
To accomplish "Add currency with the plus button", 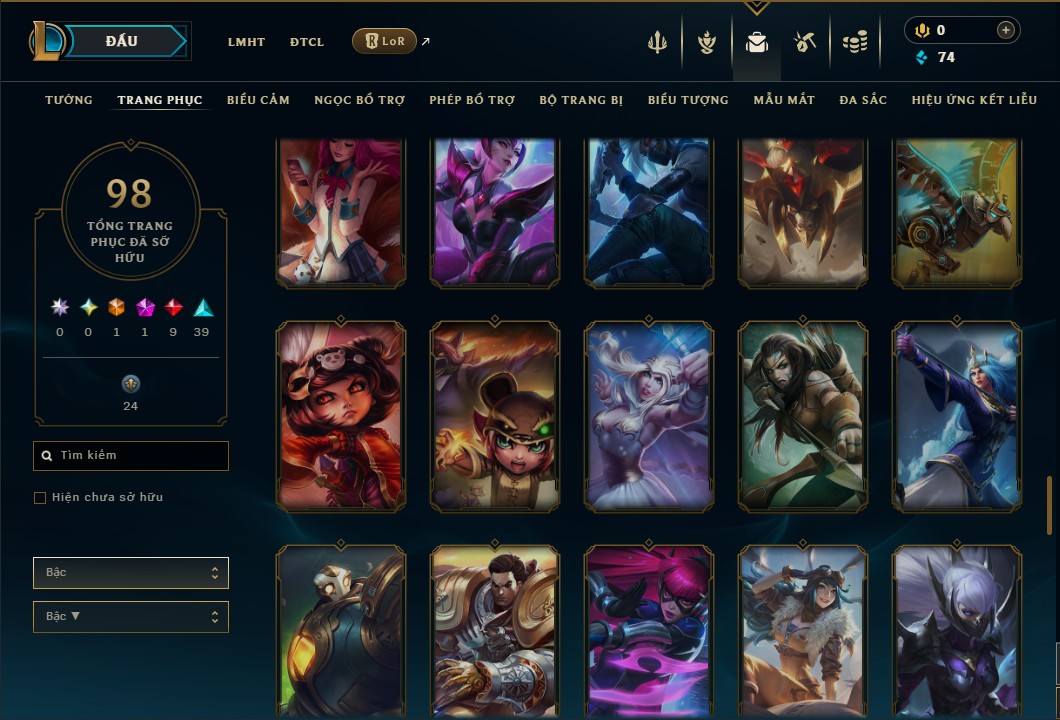I will pos(1005,31).
